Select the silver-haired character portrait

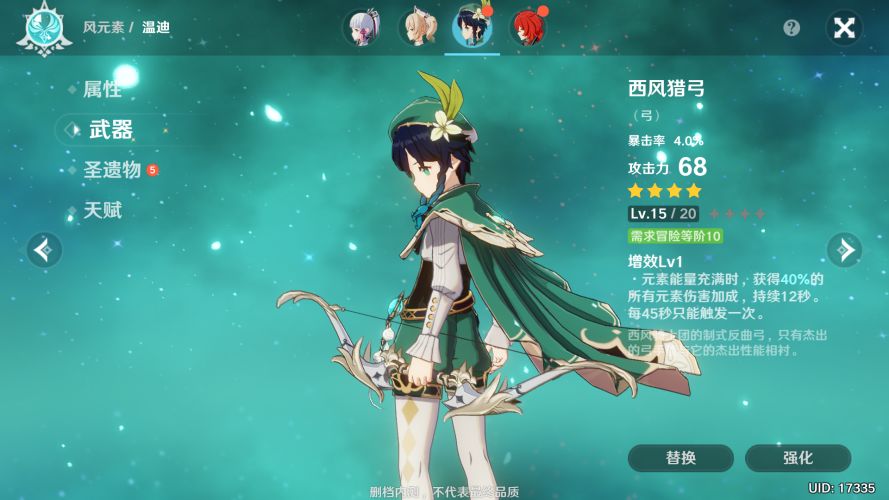click(x=361, y=28)
